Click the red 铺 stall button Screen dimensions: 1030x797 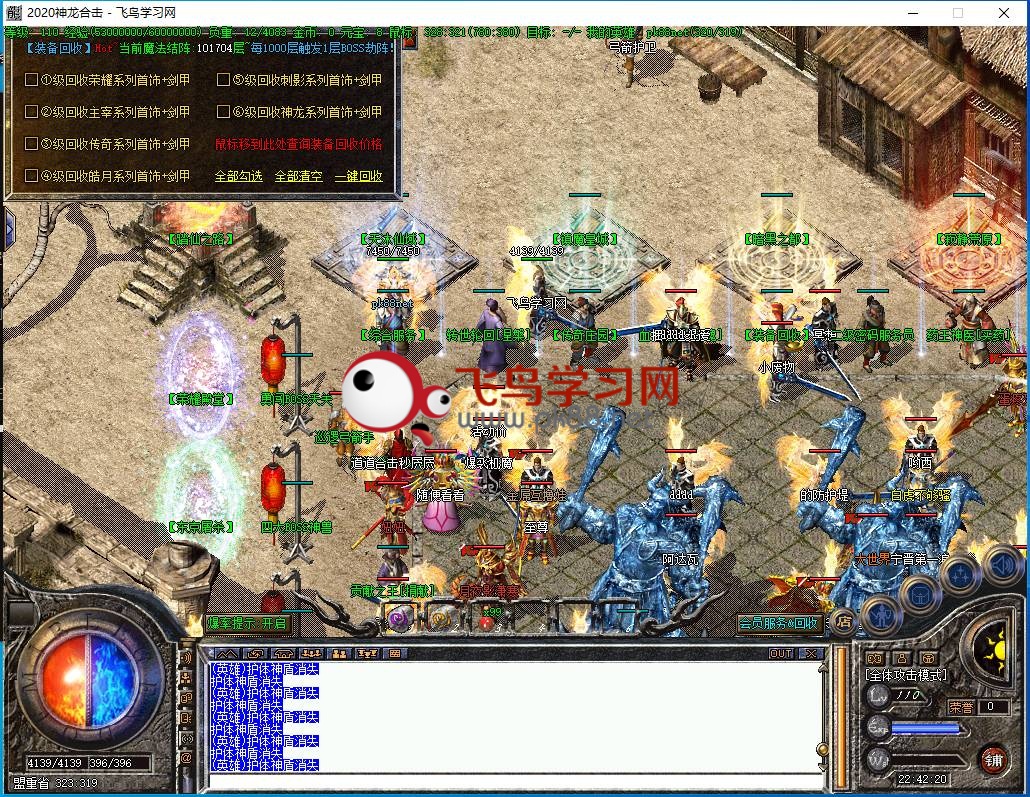coord(992,759)
